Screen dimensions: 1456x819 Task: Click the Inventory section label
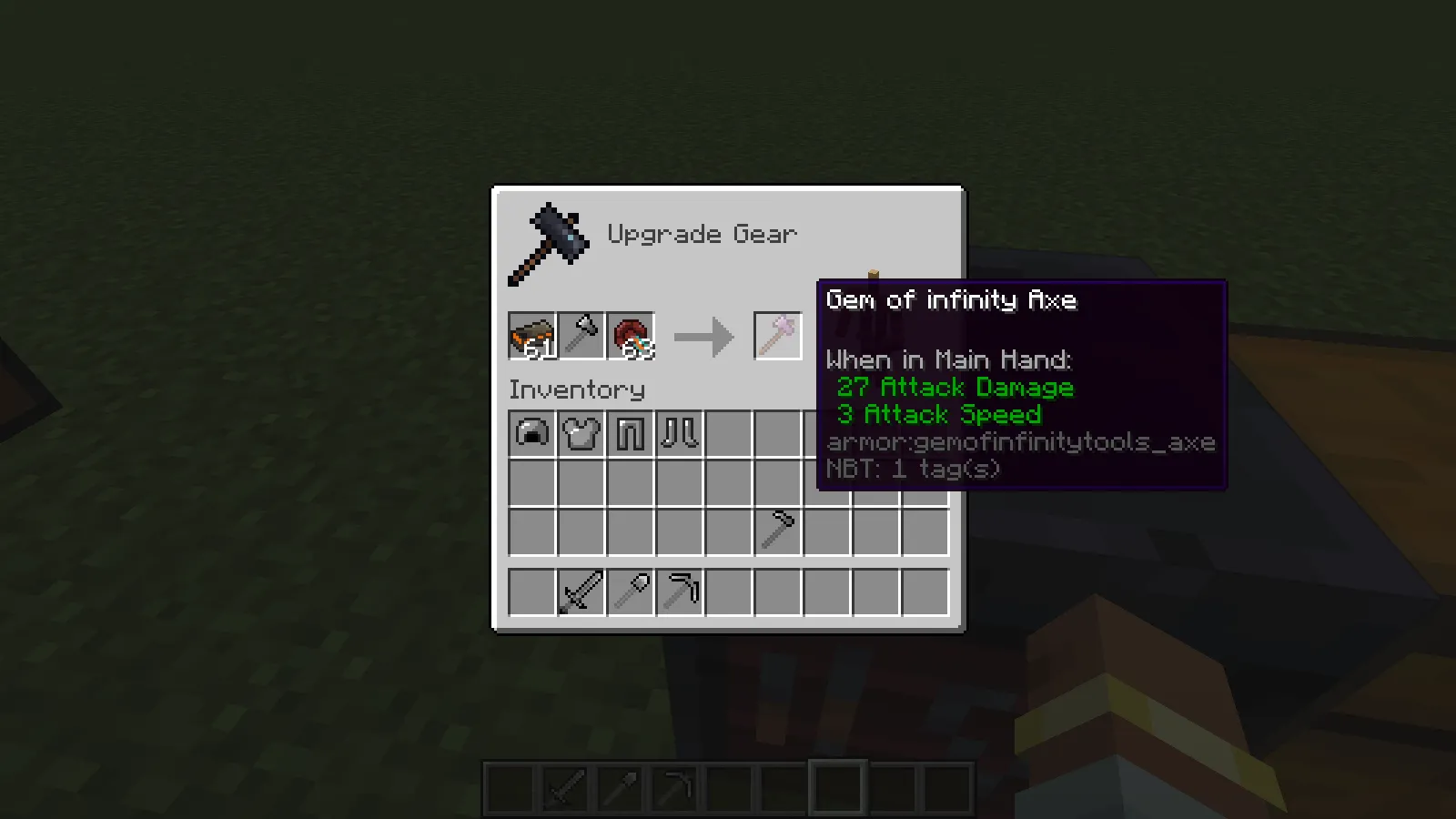(577, 389)
